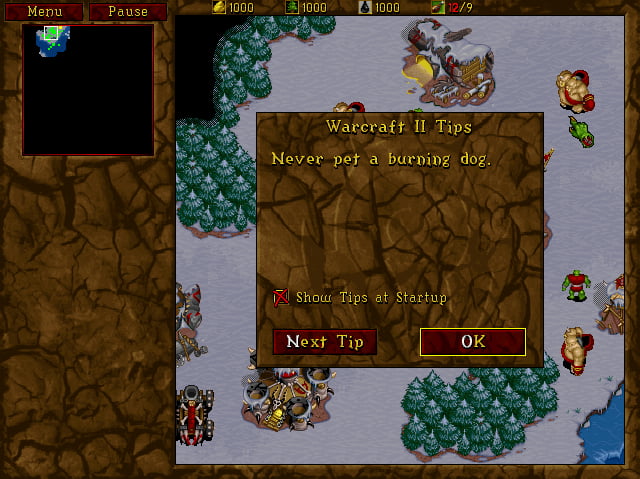Show the Next Tip
This screenshot has width=640, height=479.
point(324,342)
